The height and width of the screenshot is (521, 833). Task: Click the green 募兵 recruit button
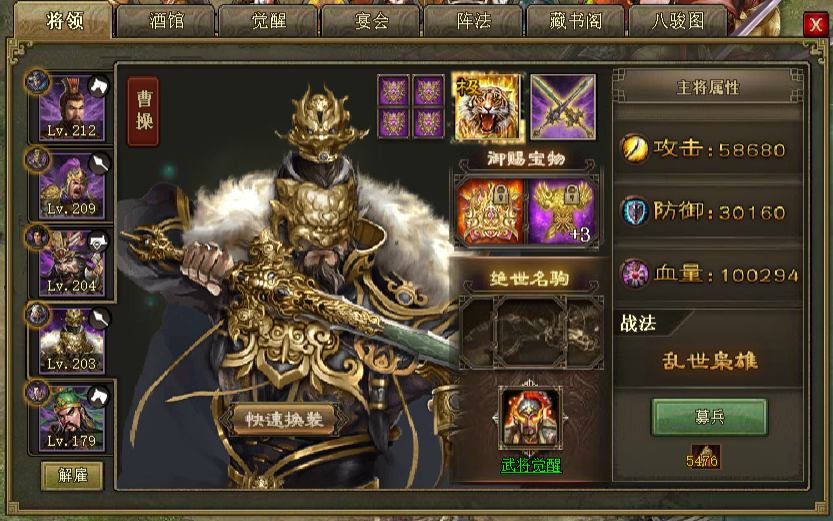(x=709, y=417)
